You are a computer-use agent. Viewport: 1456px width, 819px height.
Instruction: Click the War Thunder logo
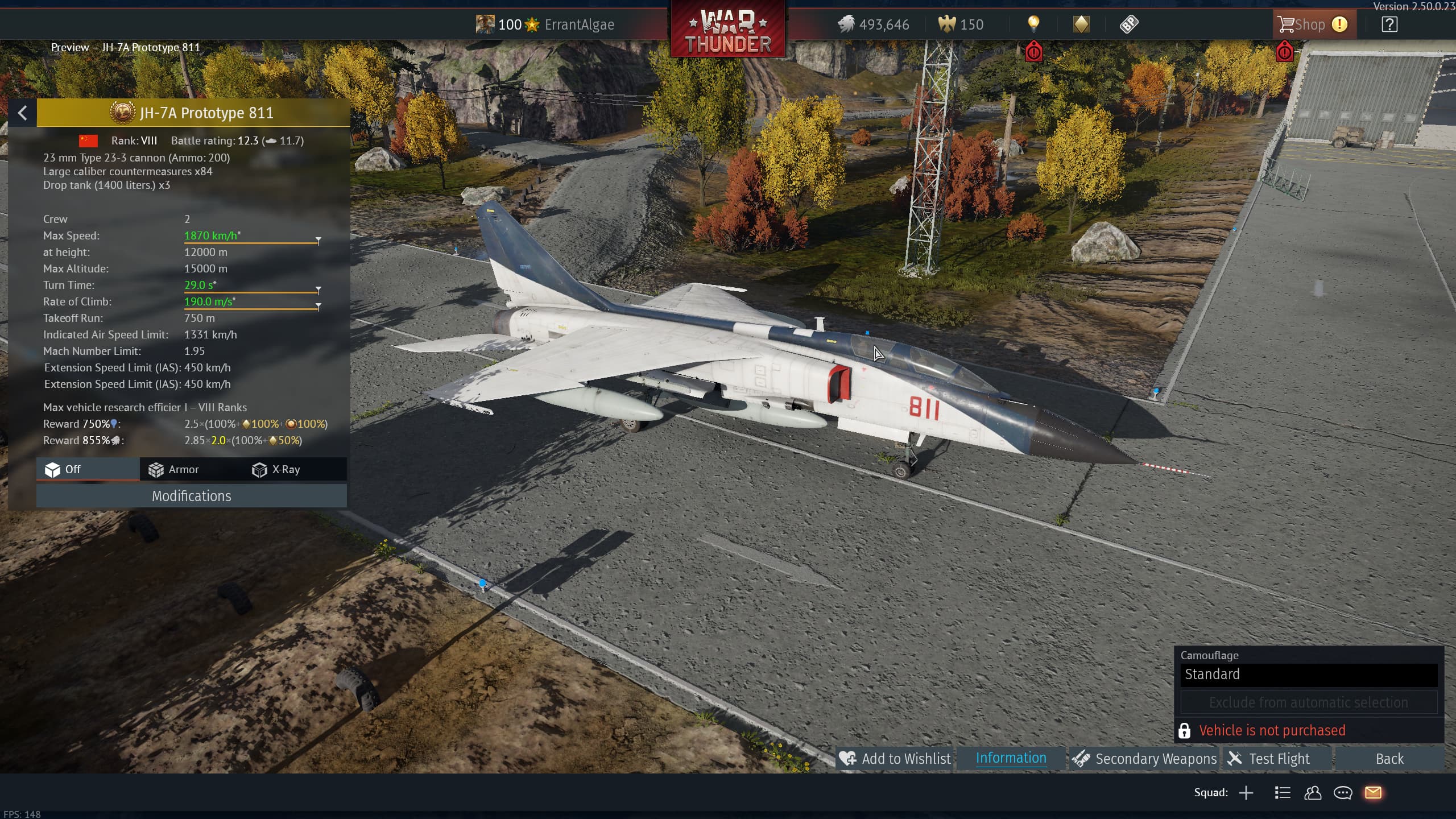(728, 30)
